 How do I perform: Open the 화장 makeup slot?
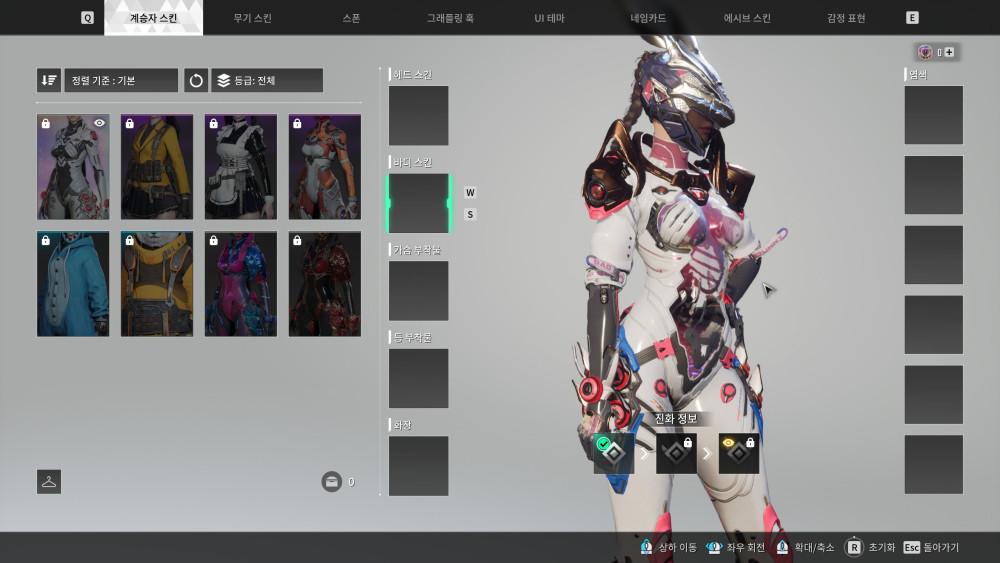click(418, 465)
